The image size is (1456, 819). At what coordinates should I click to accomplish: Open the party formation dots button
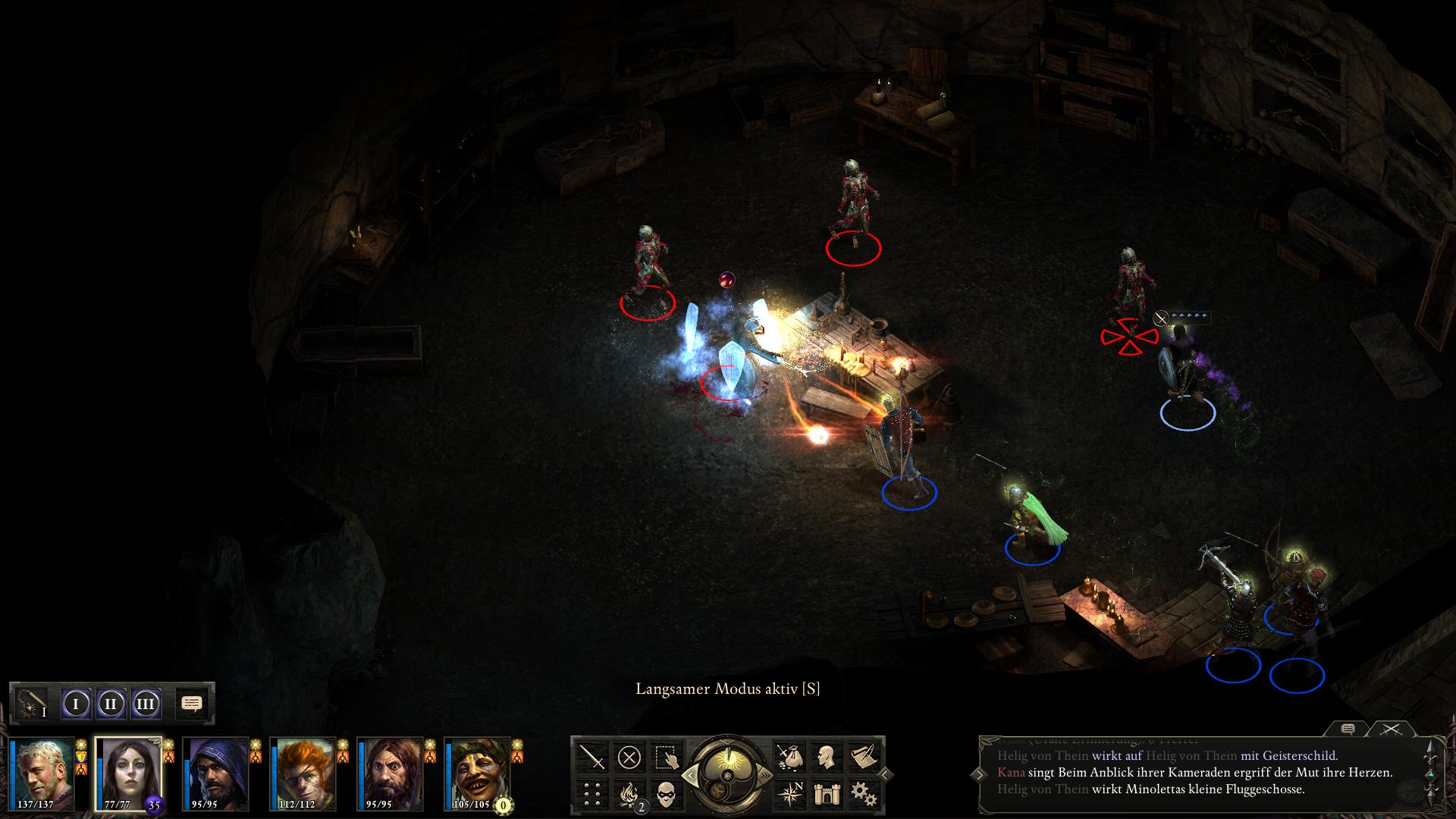[x=592, y=793]
